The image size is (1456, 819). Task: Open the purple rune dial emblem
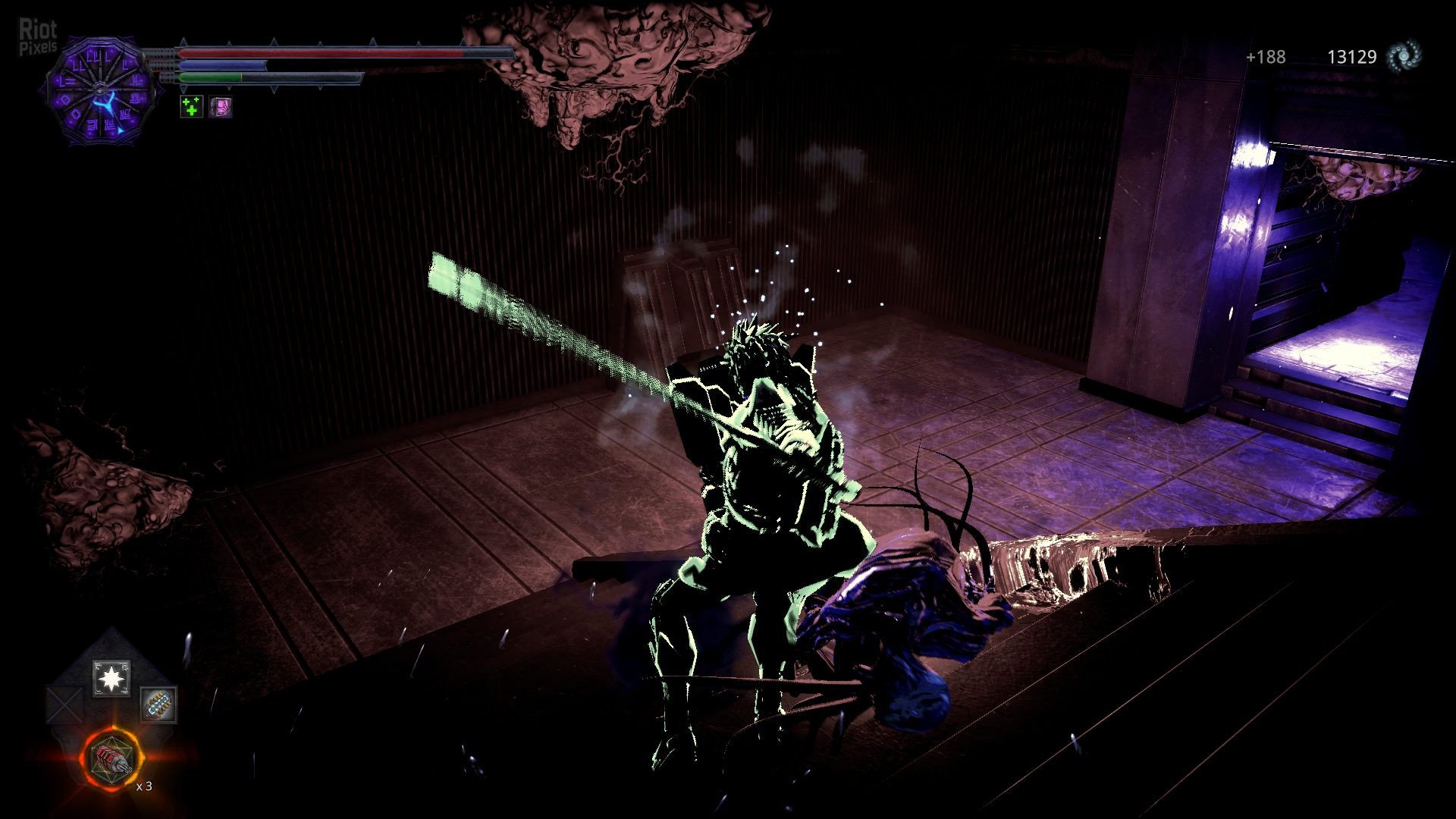102,93
